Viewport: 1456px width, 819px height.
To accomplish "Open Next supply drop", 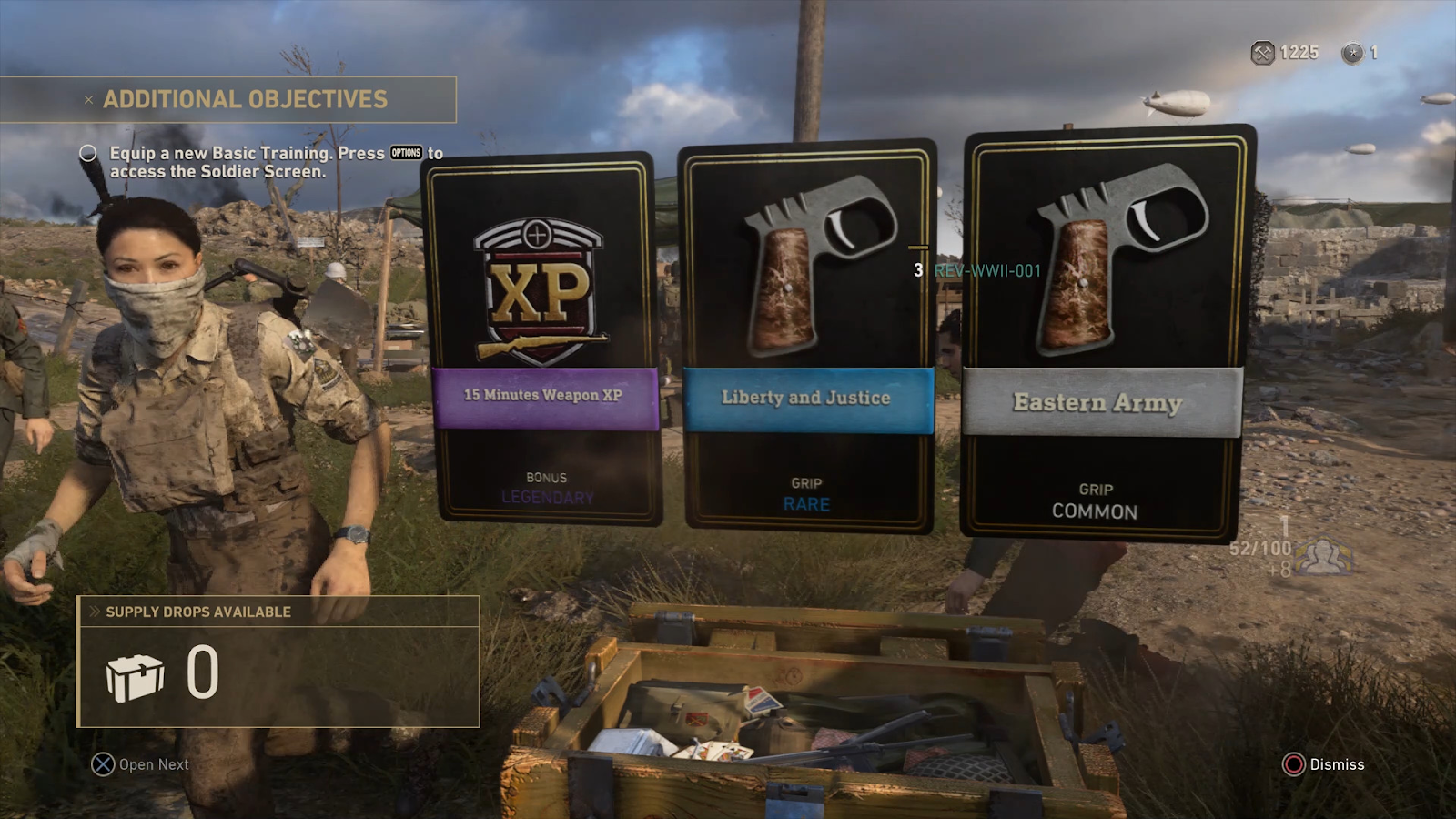I will (141, 764).
